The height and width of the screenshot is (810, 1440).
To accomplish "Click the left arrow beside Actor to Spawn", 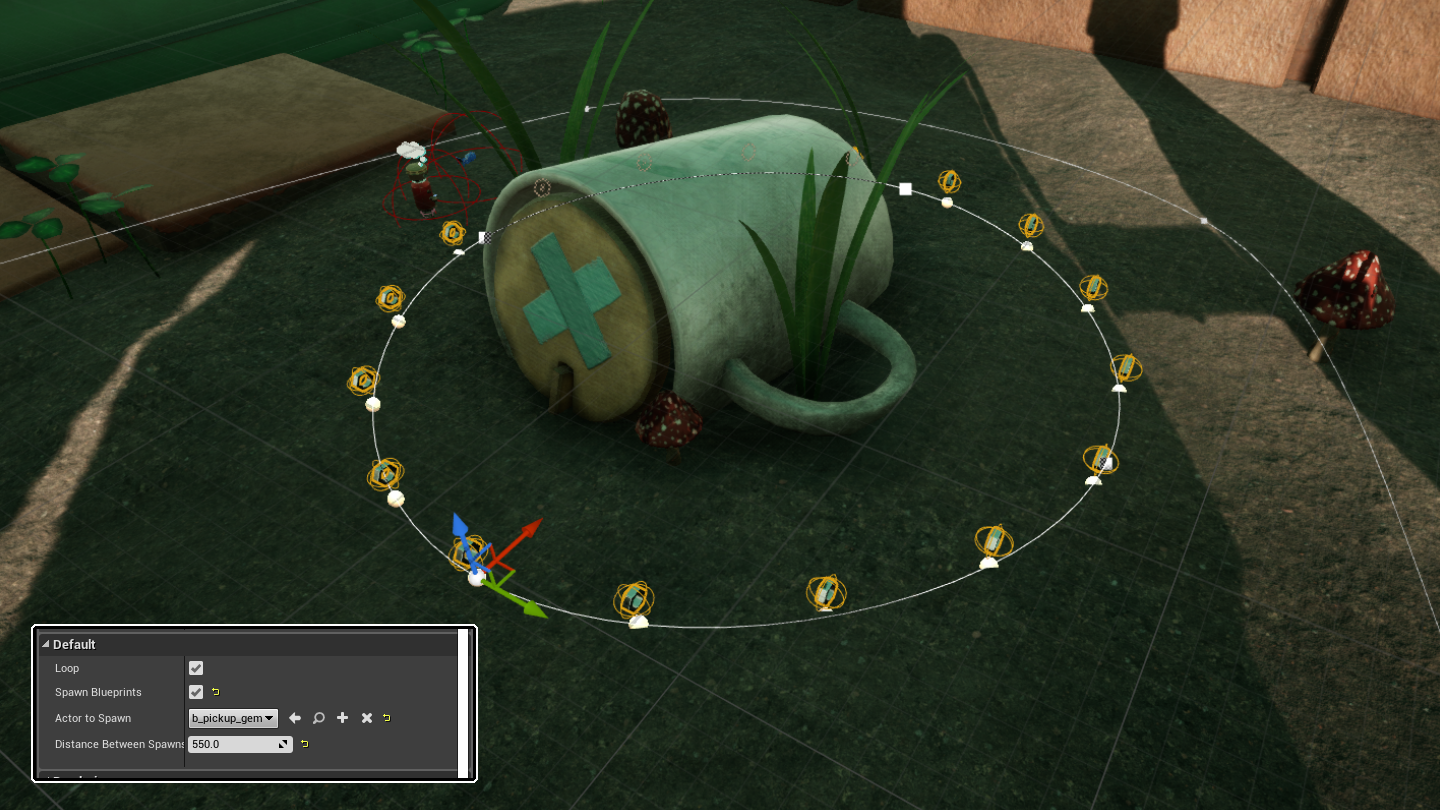I will coord(295,718).
